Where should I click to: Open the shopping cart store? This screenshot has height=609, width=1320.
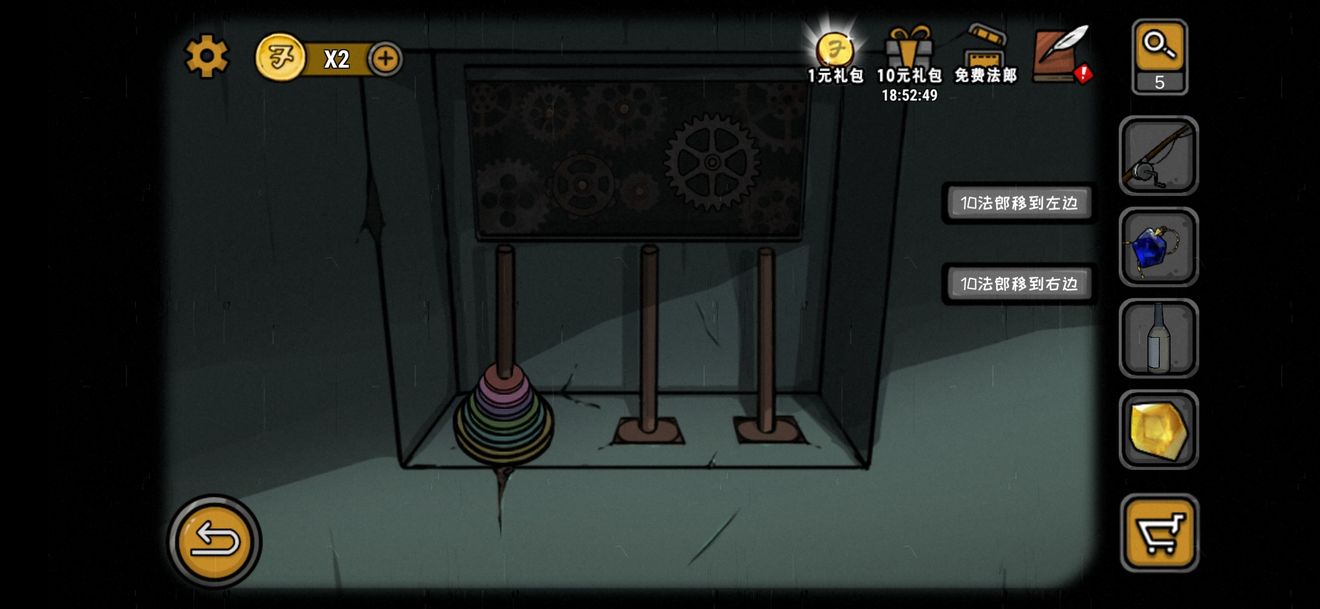point(1159,532)
